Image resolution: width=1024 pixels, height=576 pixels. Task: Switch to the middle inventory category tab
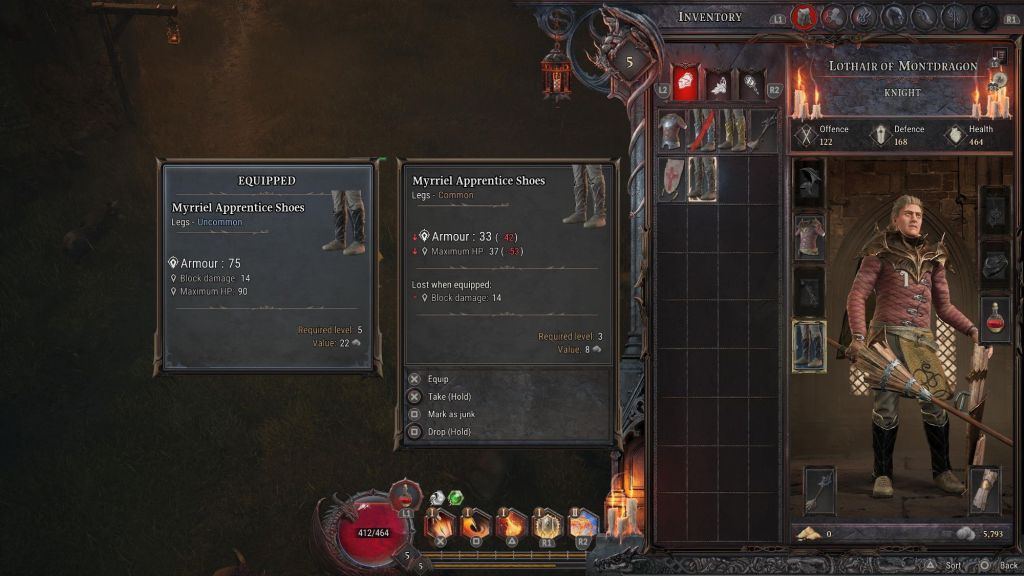(718, 84)
